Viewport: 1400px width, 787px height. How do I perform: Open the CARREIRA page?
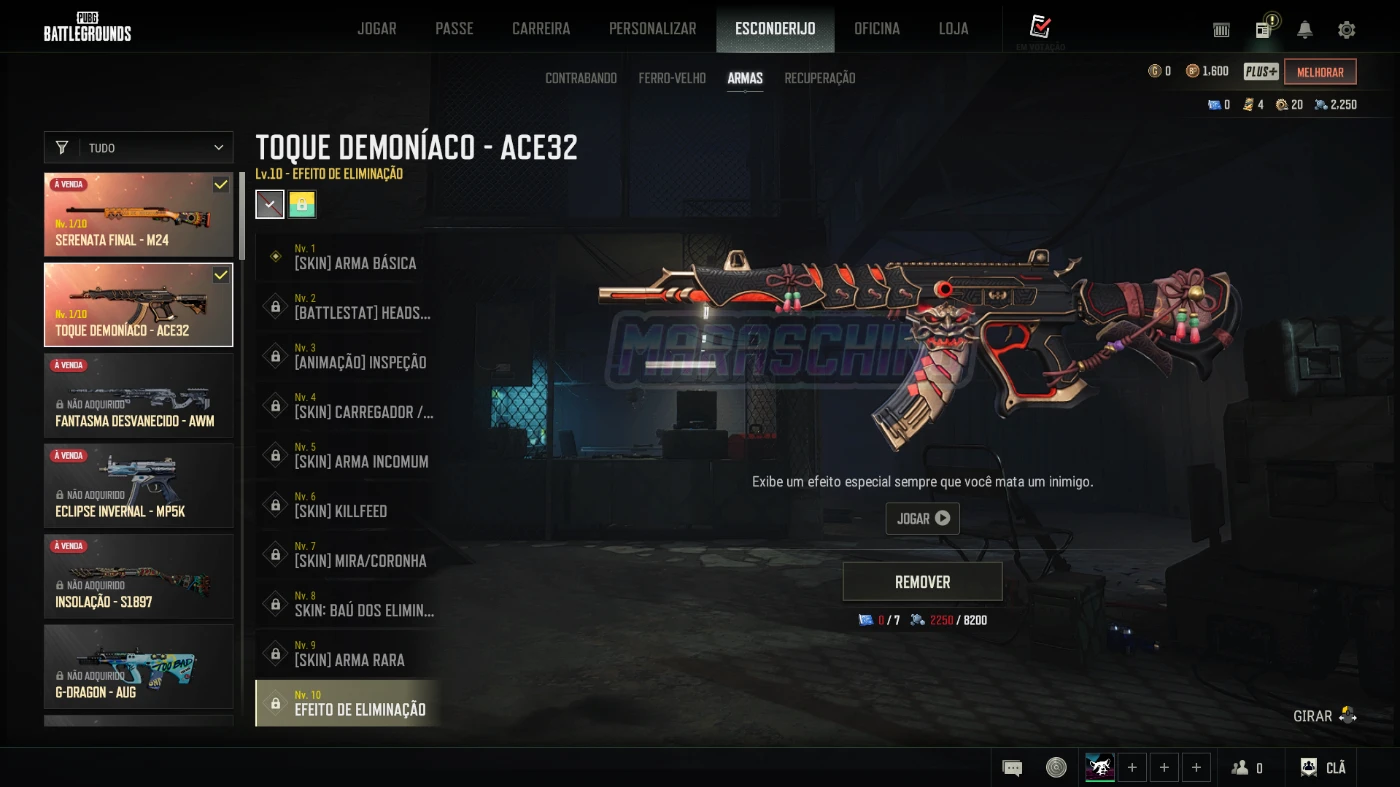[x=541, y=29]
